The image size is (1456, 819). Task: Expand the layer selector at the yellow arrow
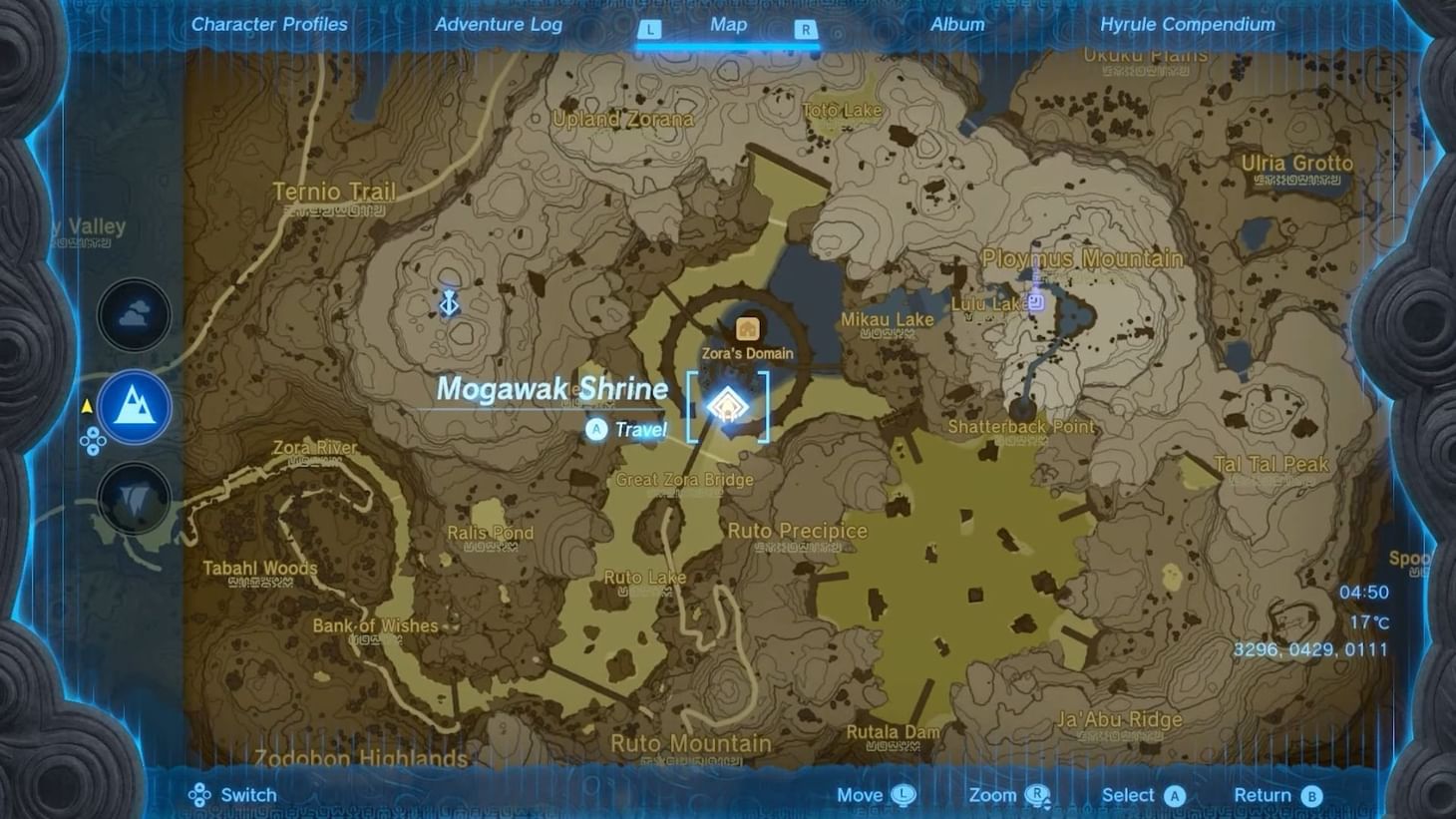click(88, 407)
